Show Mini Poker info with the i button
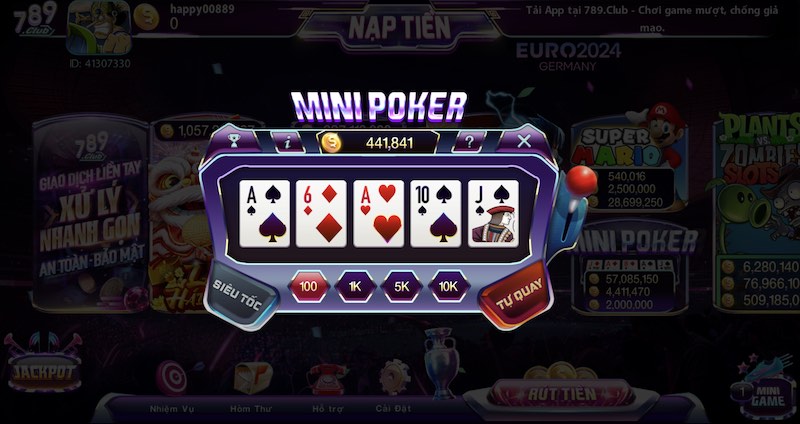Screen dimensions: 800x424 click(x=288, y=142)
